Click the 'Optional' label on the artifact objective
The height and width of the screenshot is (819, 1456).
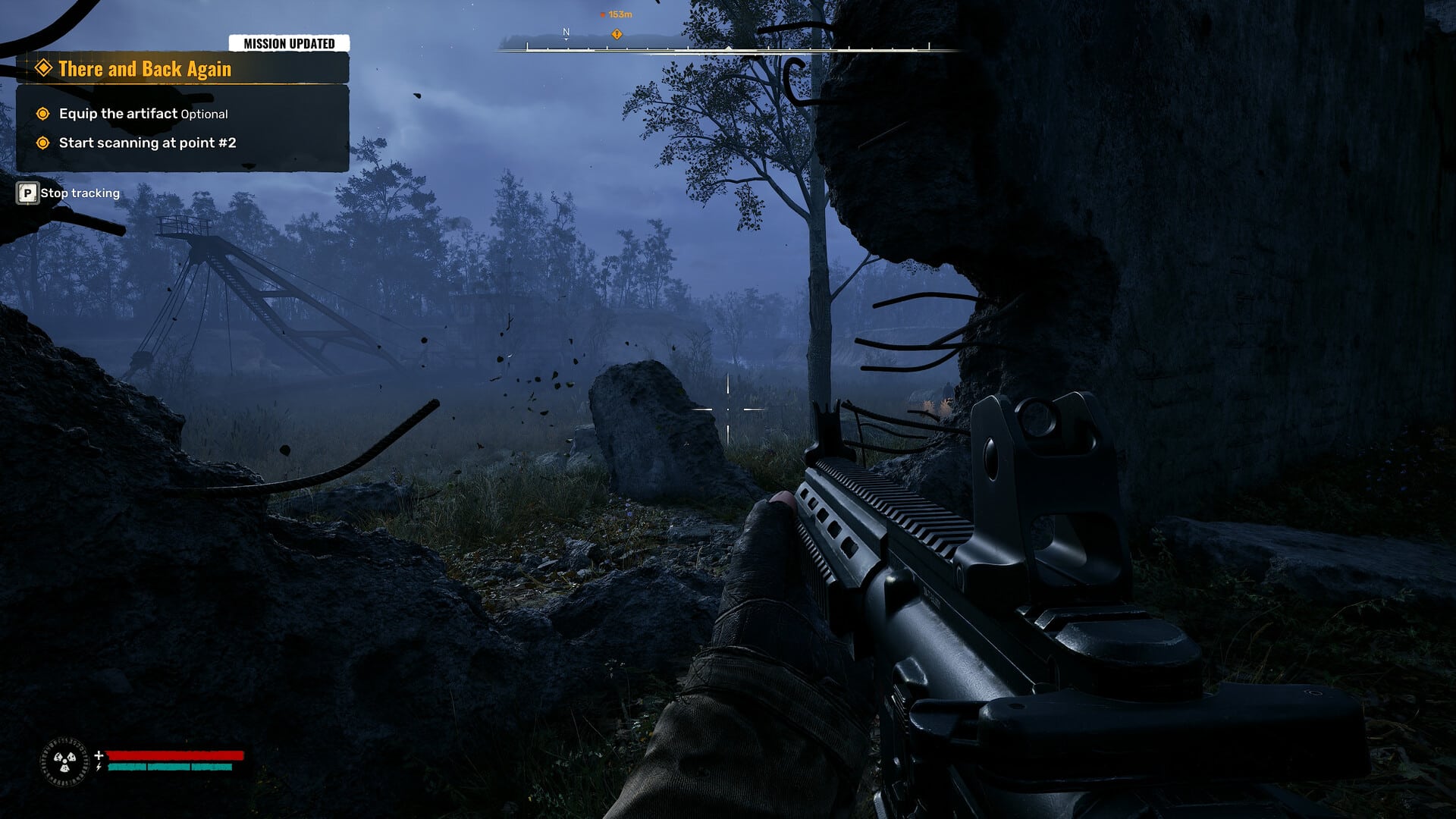click(x=203, y=114)
